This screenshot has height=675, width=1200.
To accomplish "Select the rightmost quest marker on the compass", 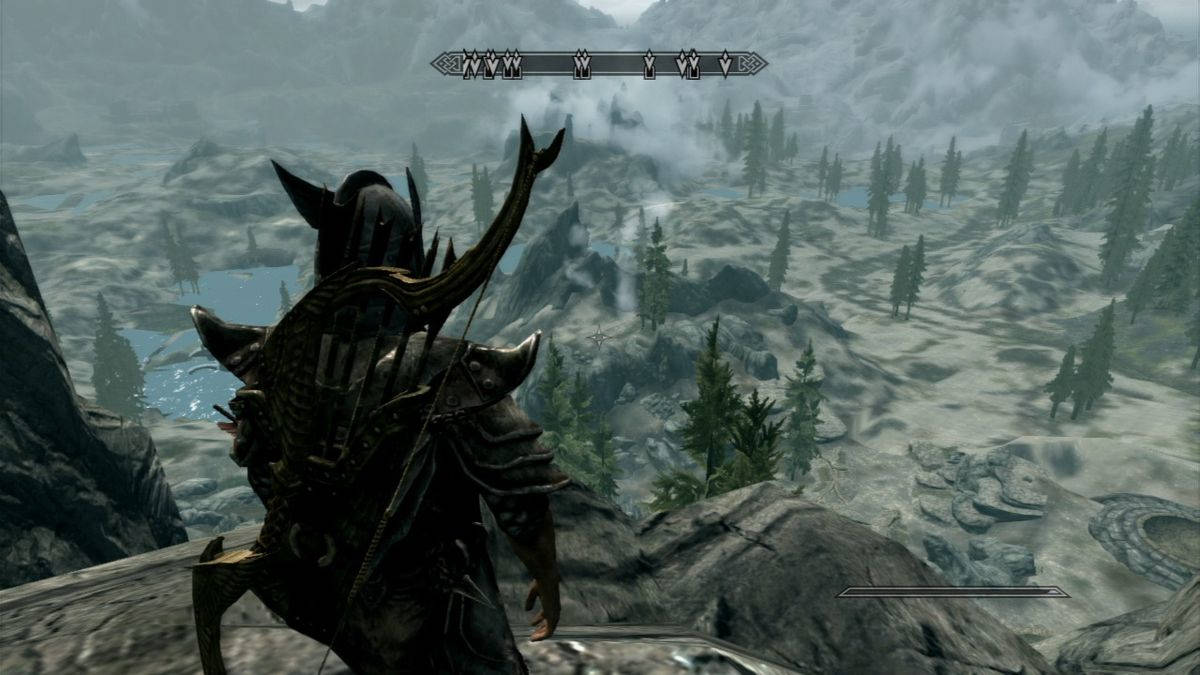I will [725, 65].
